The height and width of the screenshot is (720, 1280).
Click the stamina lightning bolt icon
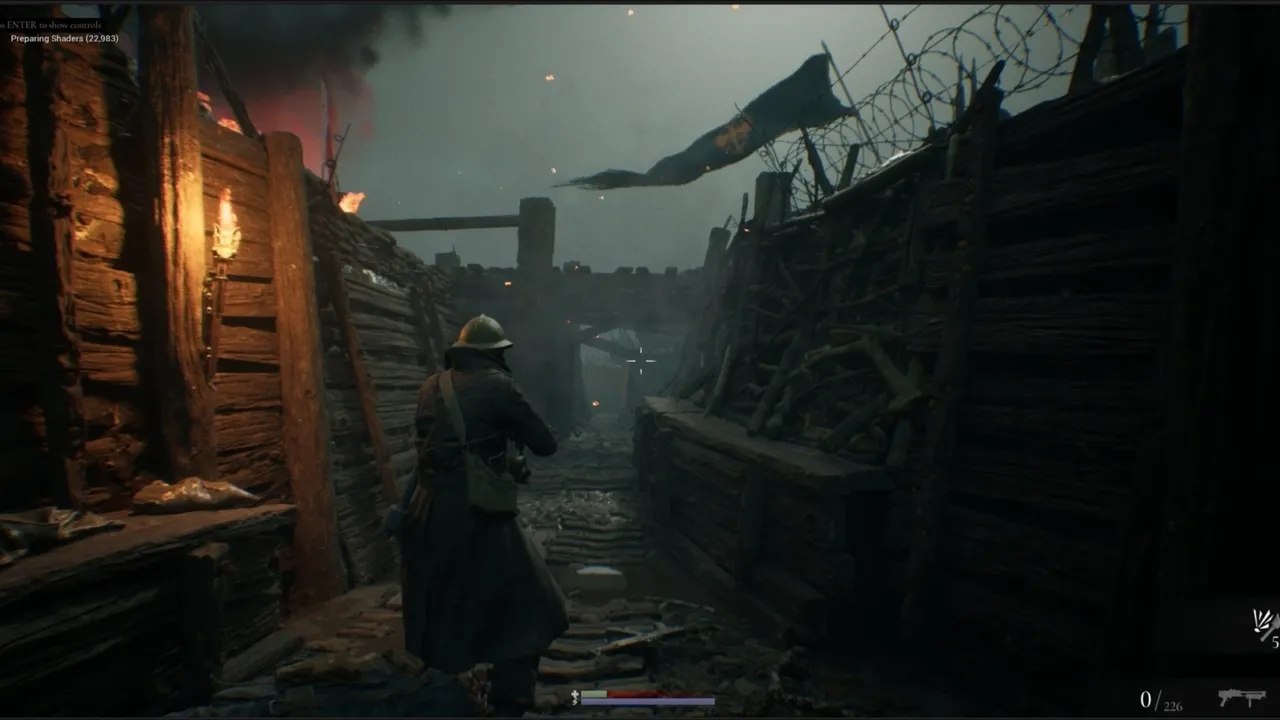[x=575, y=700]
